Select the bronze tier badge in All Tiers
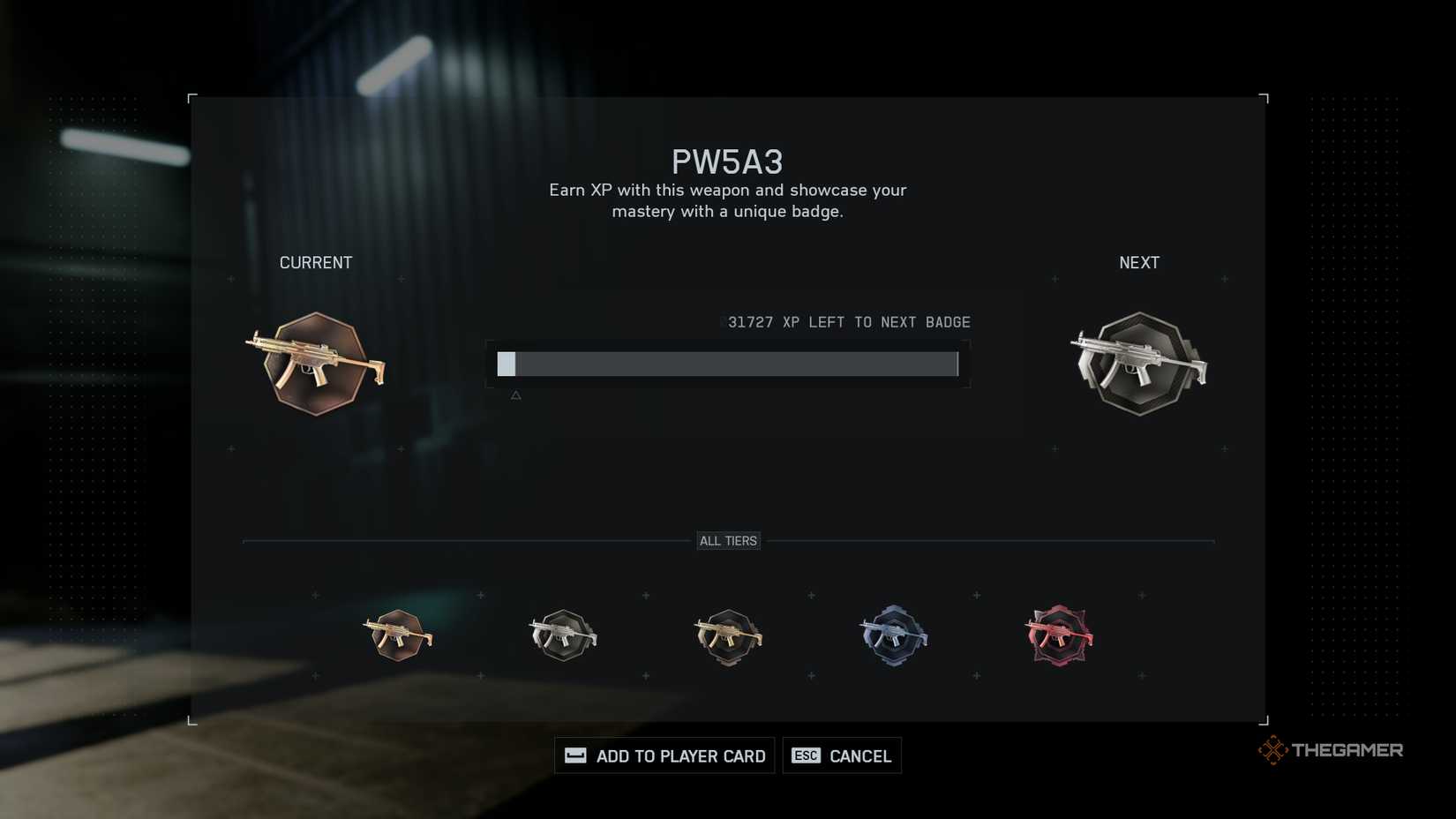Image resolution: width=1456 pixels, height=819 pixels. tap(398, 635)
